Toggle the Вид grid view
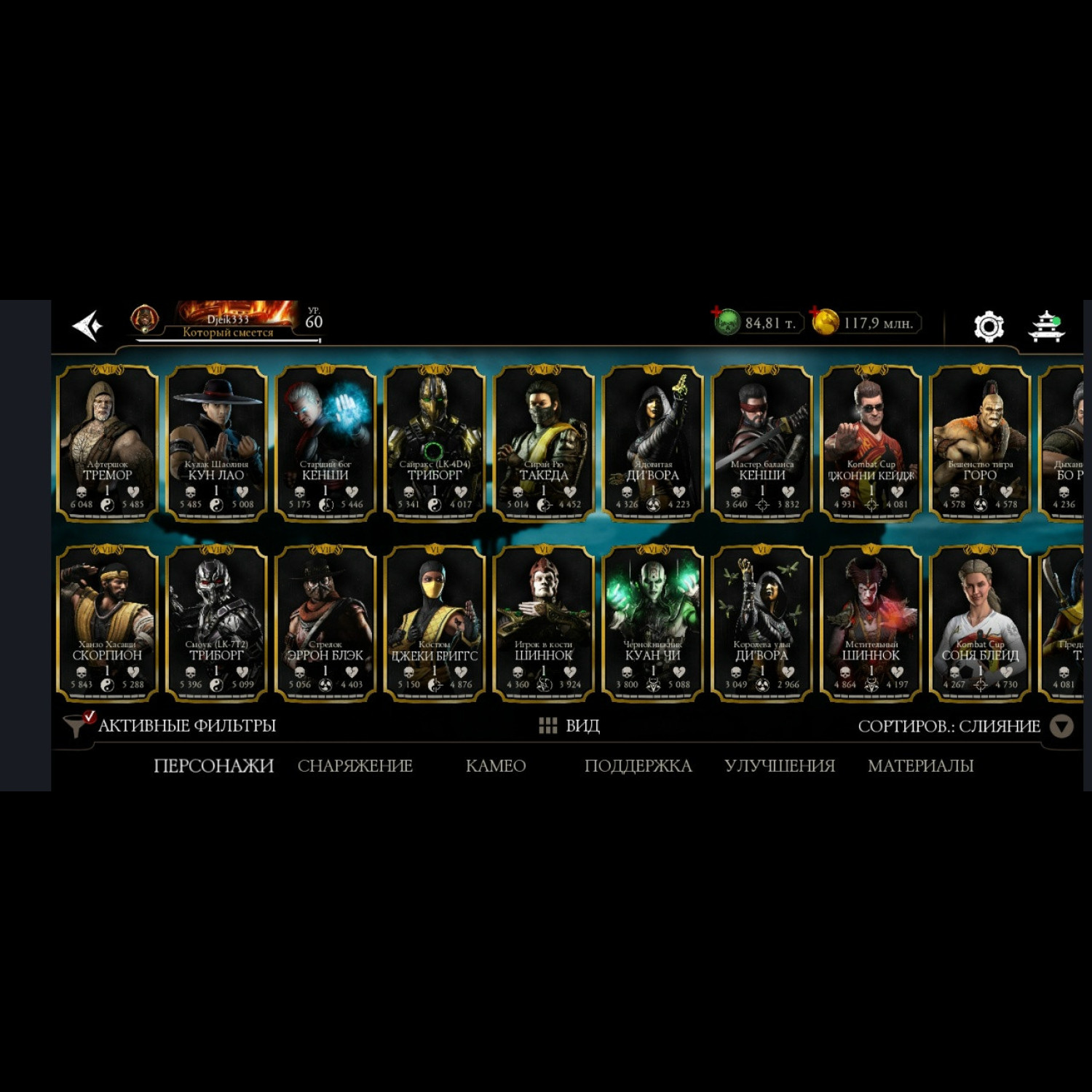 pos(569,726)
